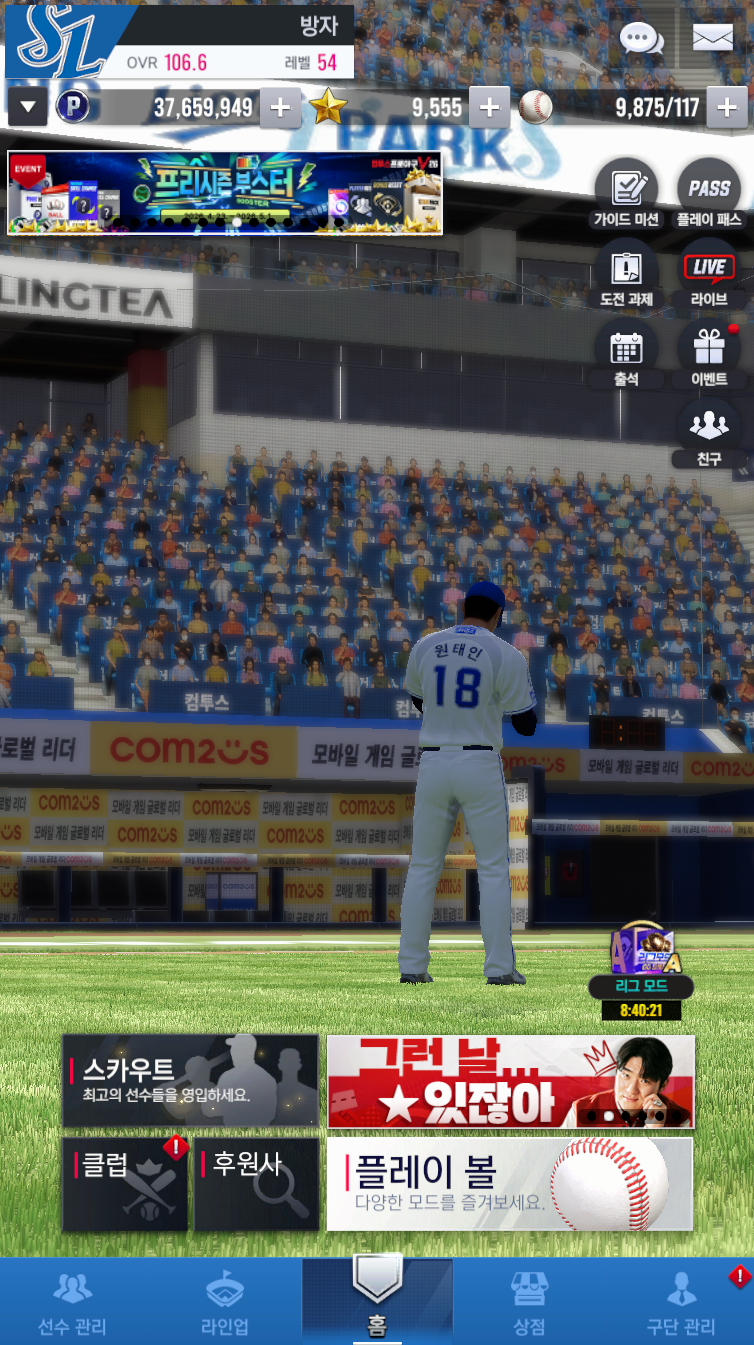Open the 라이브 LIVE menu
The height and width of the screenshot is (1345, 754).
709,274
